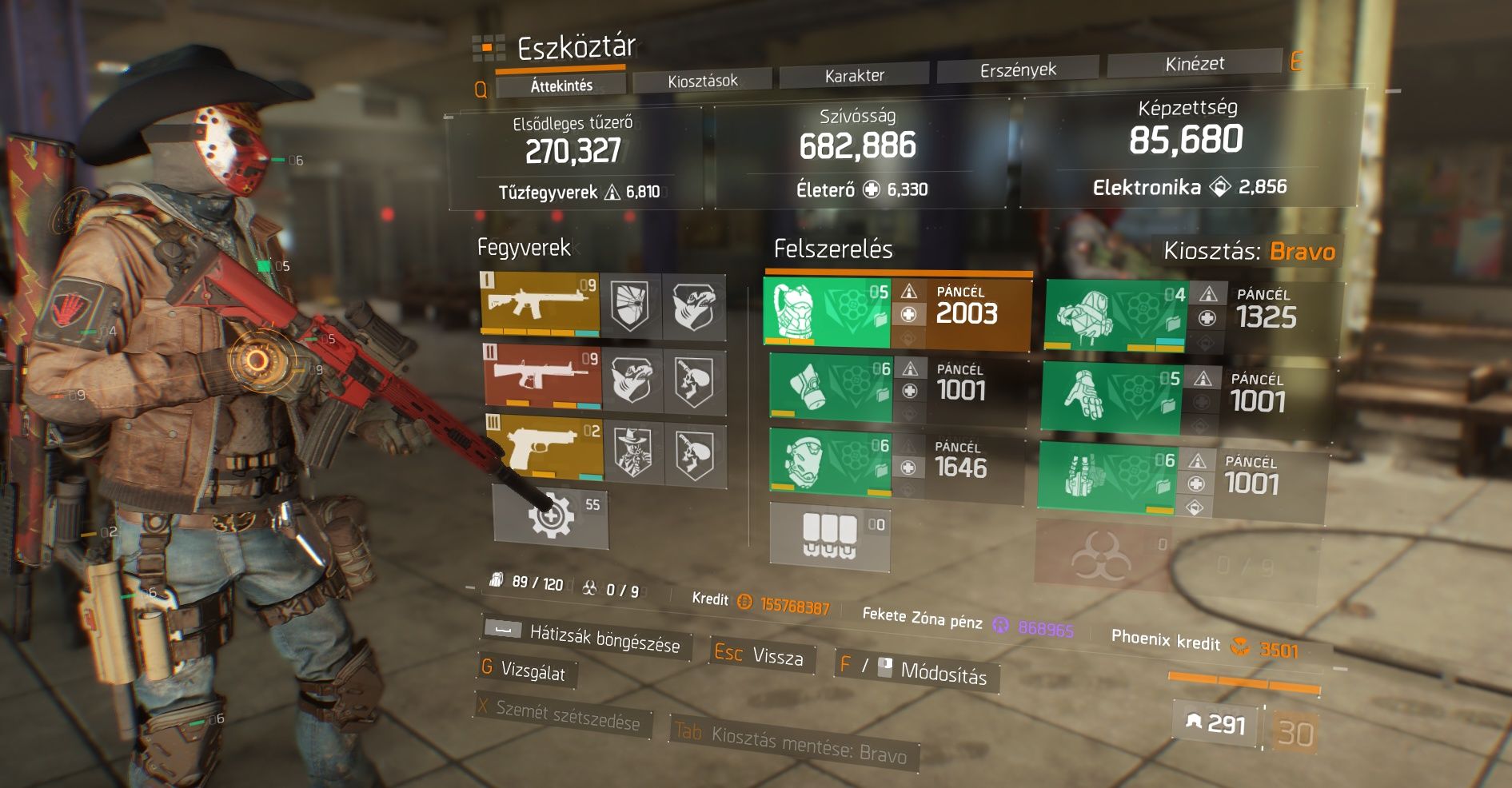This screenshot has width=1512, height=788.
Task: Go back with the Vissza button
Action: click(x=760, y=656)
